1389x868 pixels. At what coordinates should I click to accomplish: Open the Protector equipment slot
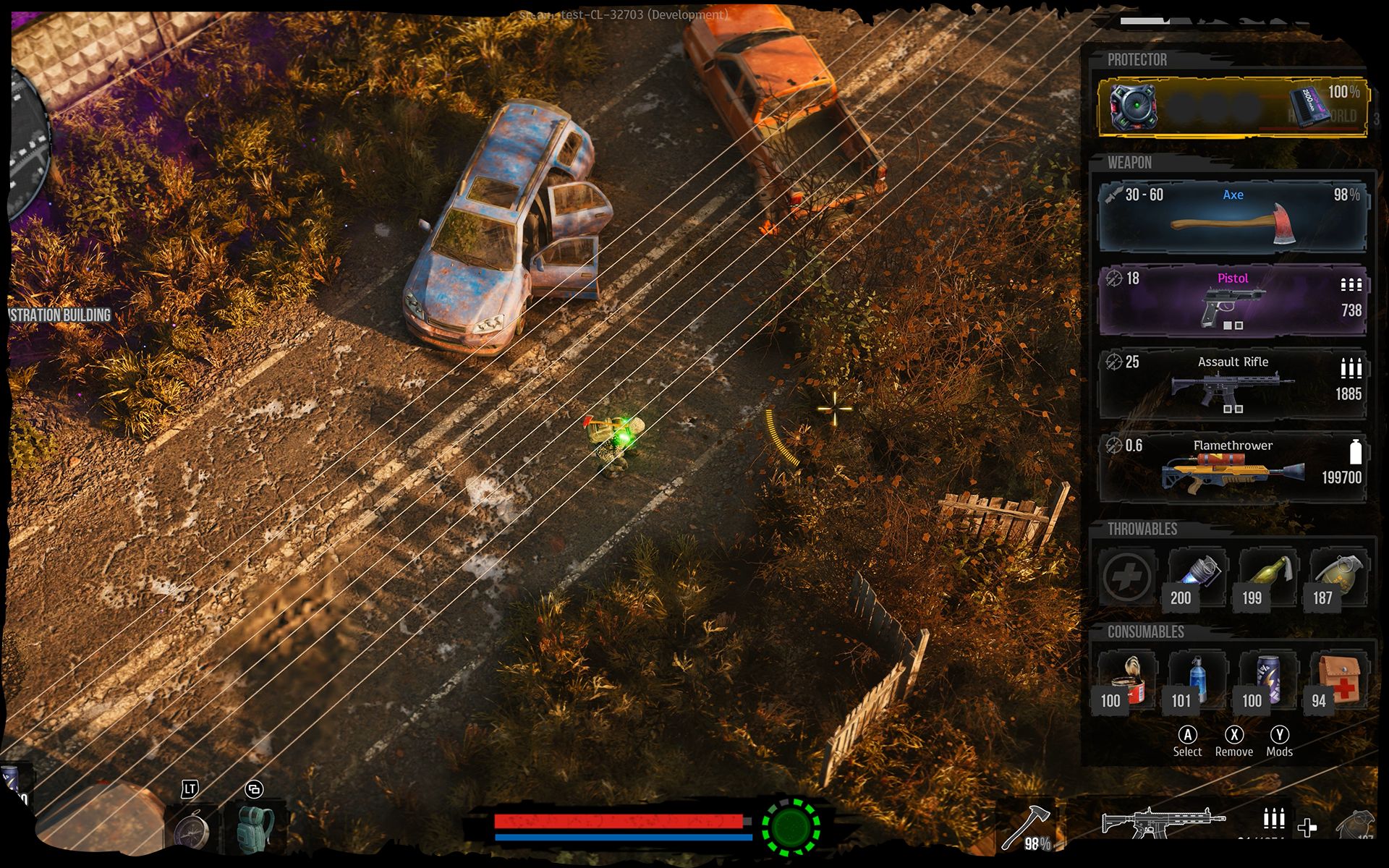tap(1232, 106)
